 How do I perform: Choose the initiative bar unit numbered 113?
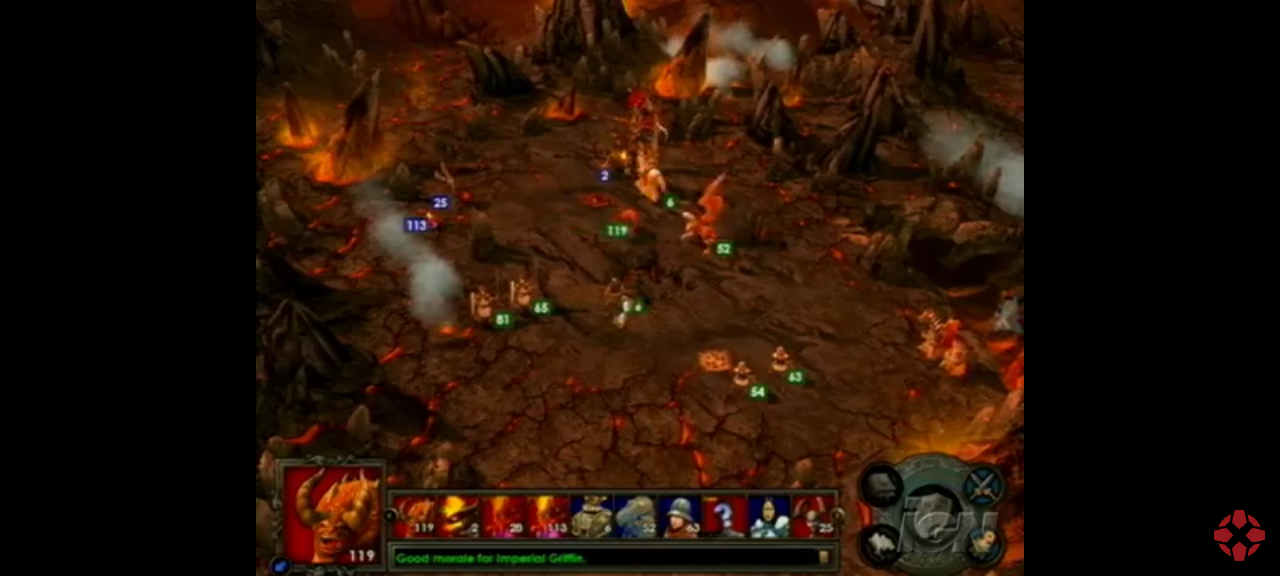pyautogui.click(x=548, y=517)
